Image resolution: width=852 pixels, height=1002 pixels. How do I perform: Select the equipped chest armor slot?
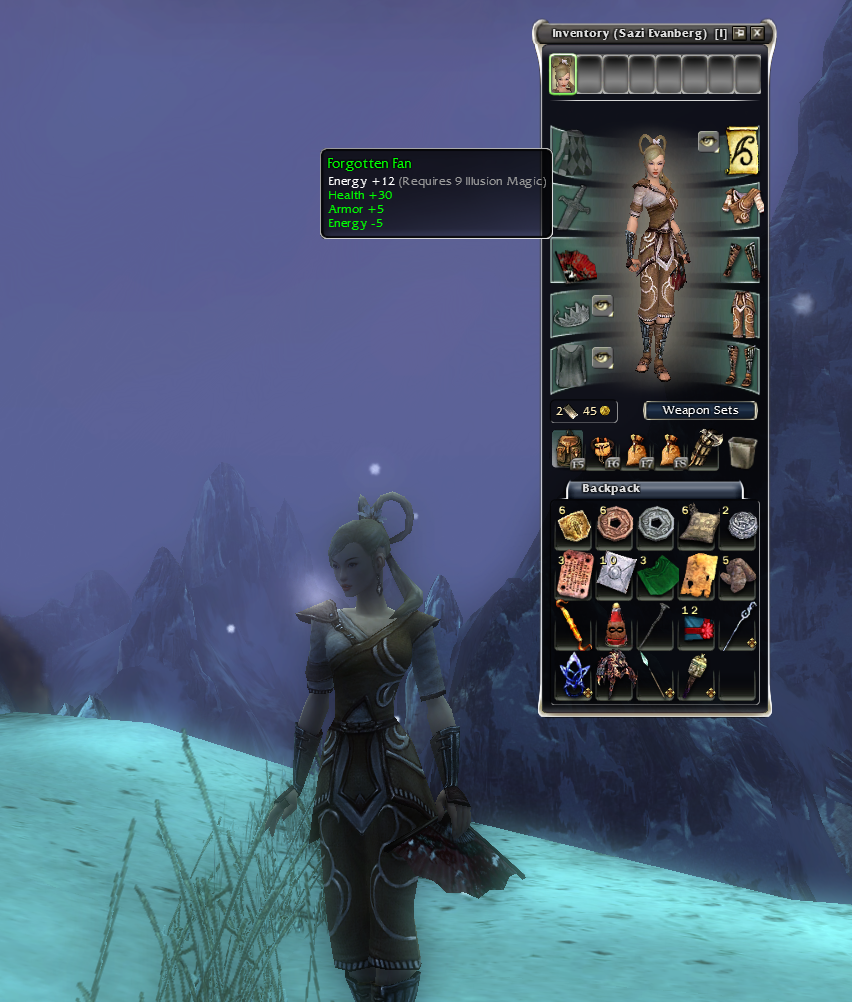click(x=741, y=205)
